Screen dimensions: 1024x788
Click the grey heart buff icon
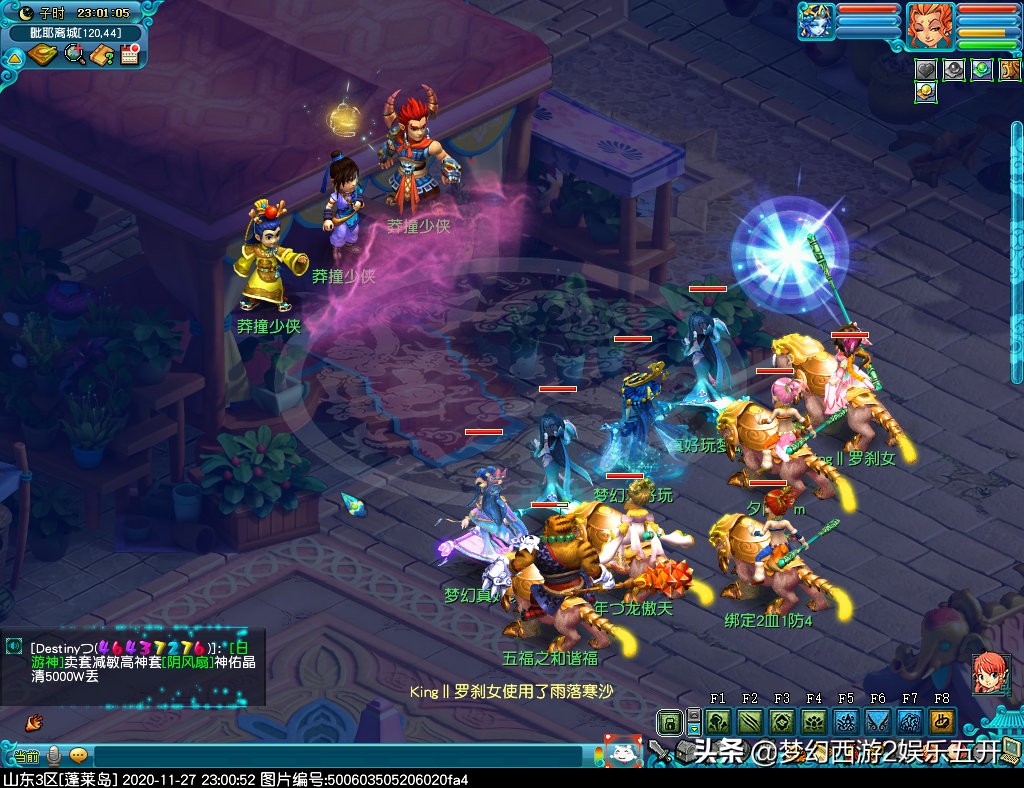click(926, 69)
